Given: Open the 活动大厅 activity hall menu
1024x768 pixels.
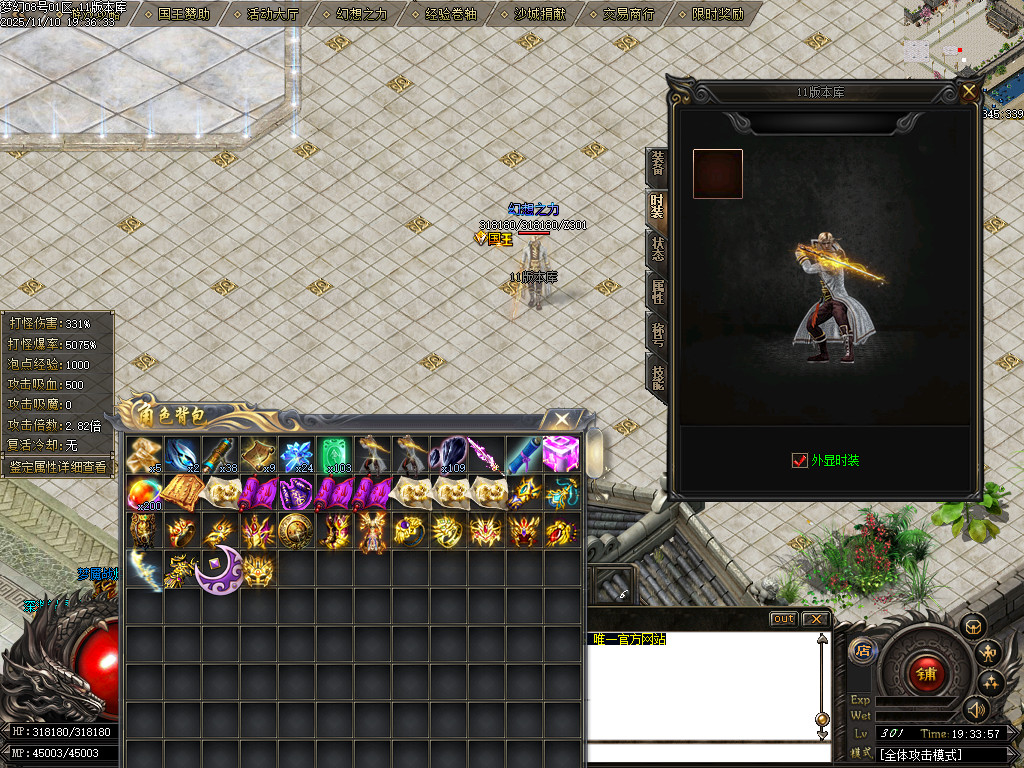Looking at the screenshot, I should pos(273,14).
